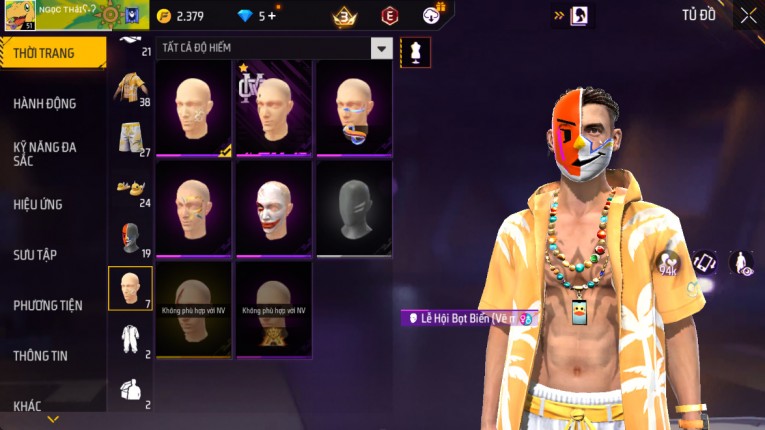Switch to the HÀNH ĐỘNG tab
The width and height of the screenshot is (765, 430).
(x=45, y=103)
